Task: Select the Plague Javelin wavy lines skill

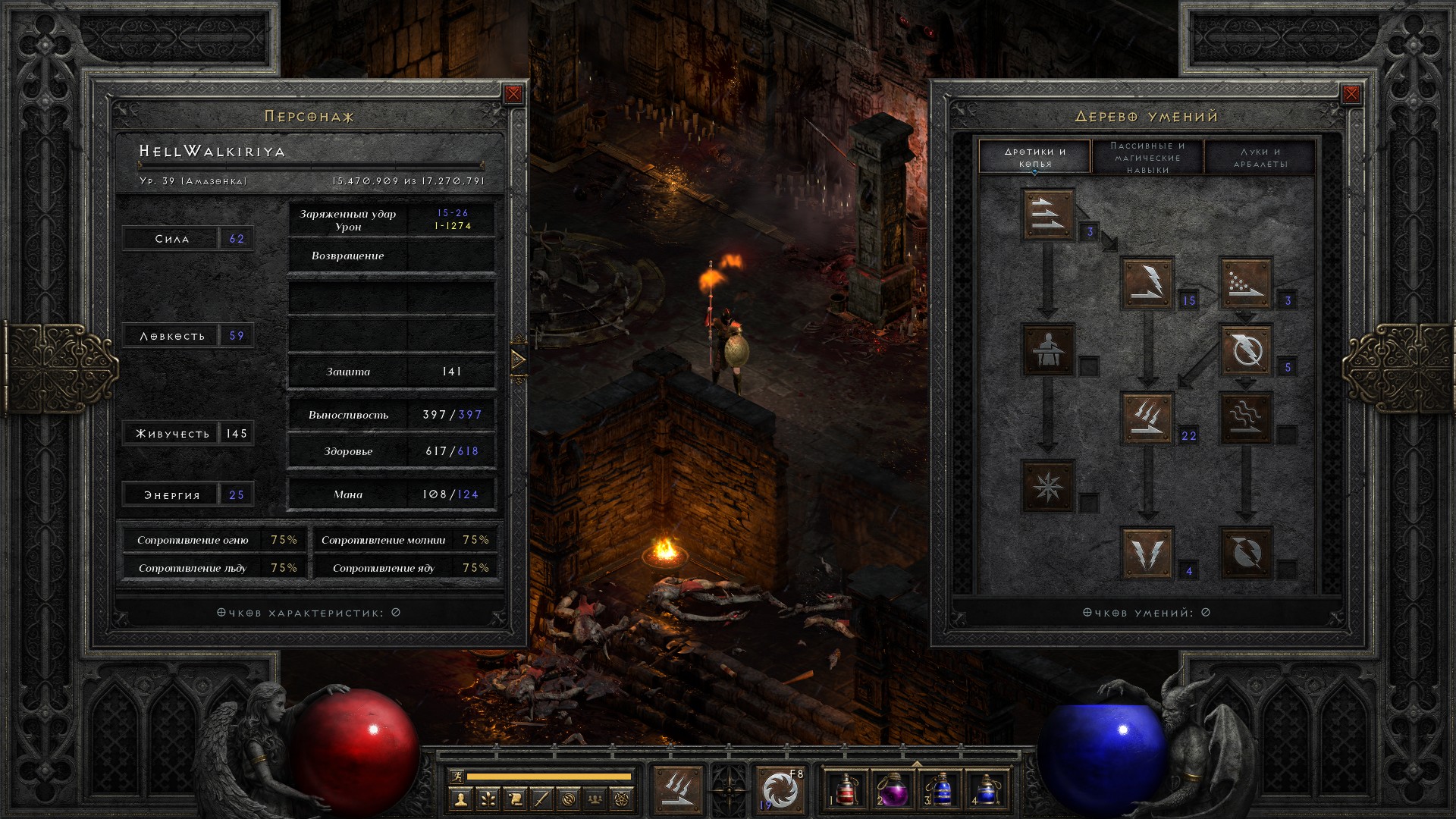Action: click(x=1245, y=418)
